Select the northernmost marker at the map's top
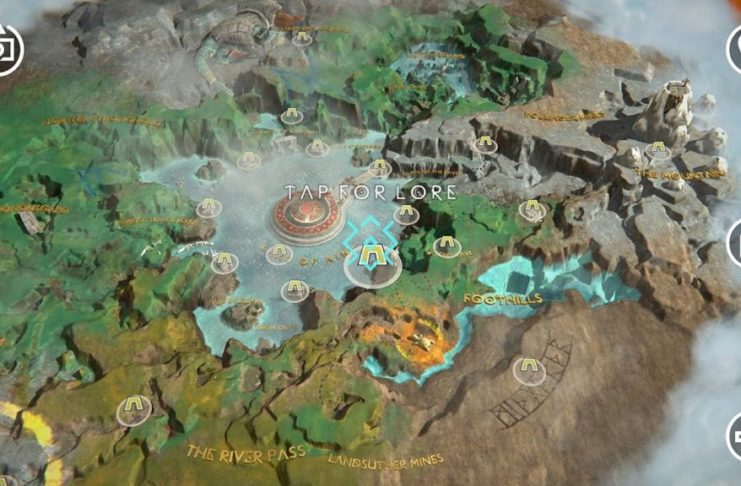 pos(305,39)
